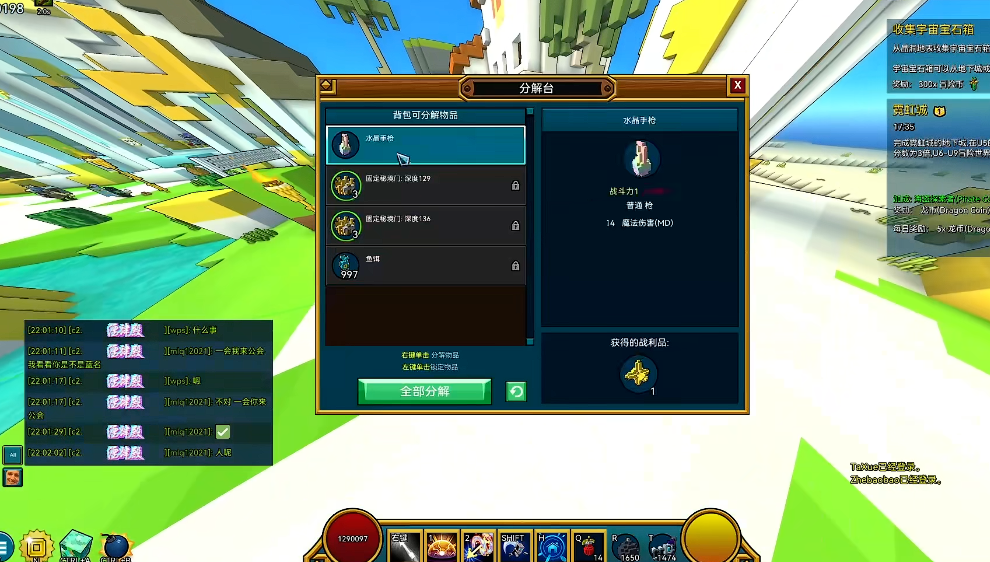This screenshot has width=990, height=562.
Task: Click the face emoji button beside chat
Action: point(12,476)
